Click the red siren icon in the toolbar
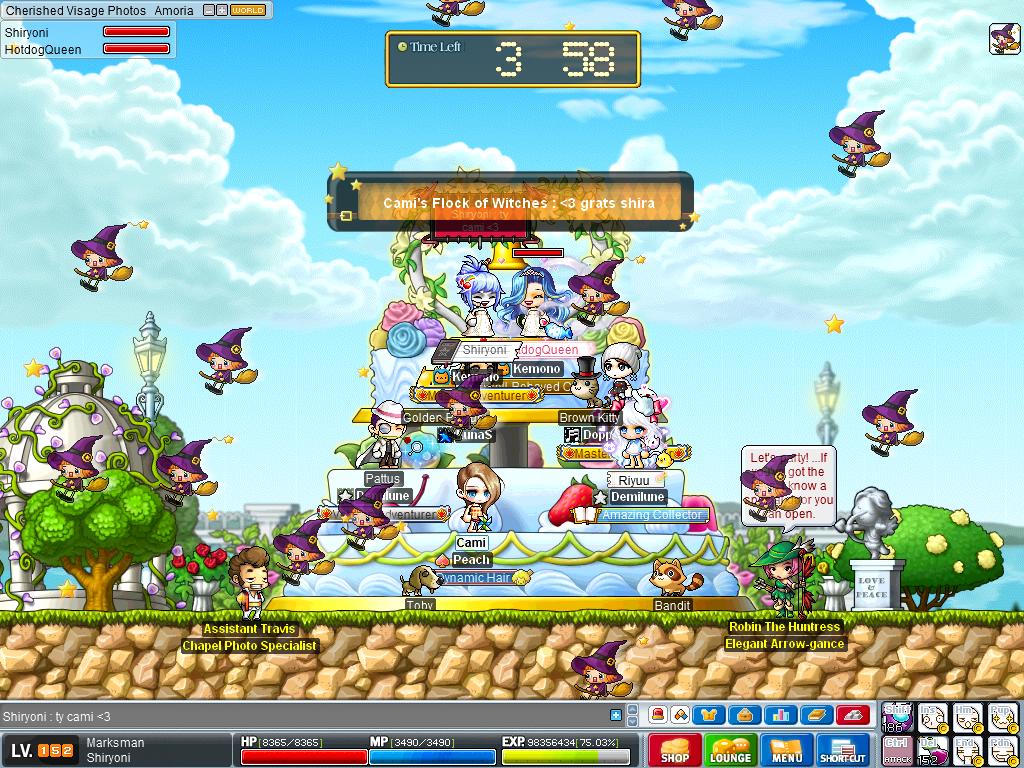Image resolution: width=1024 pixels, height=768 pixels. coord(658,715)
